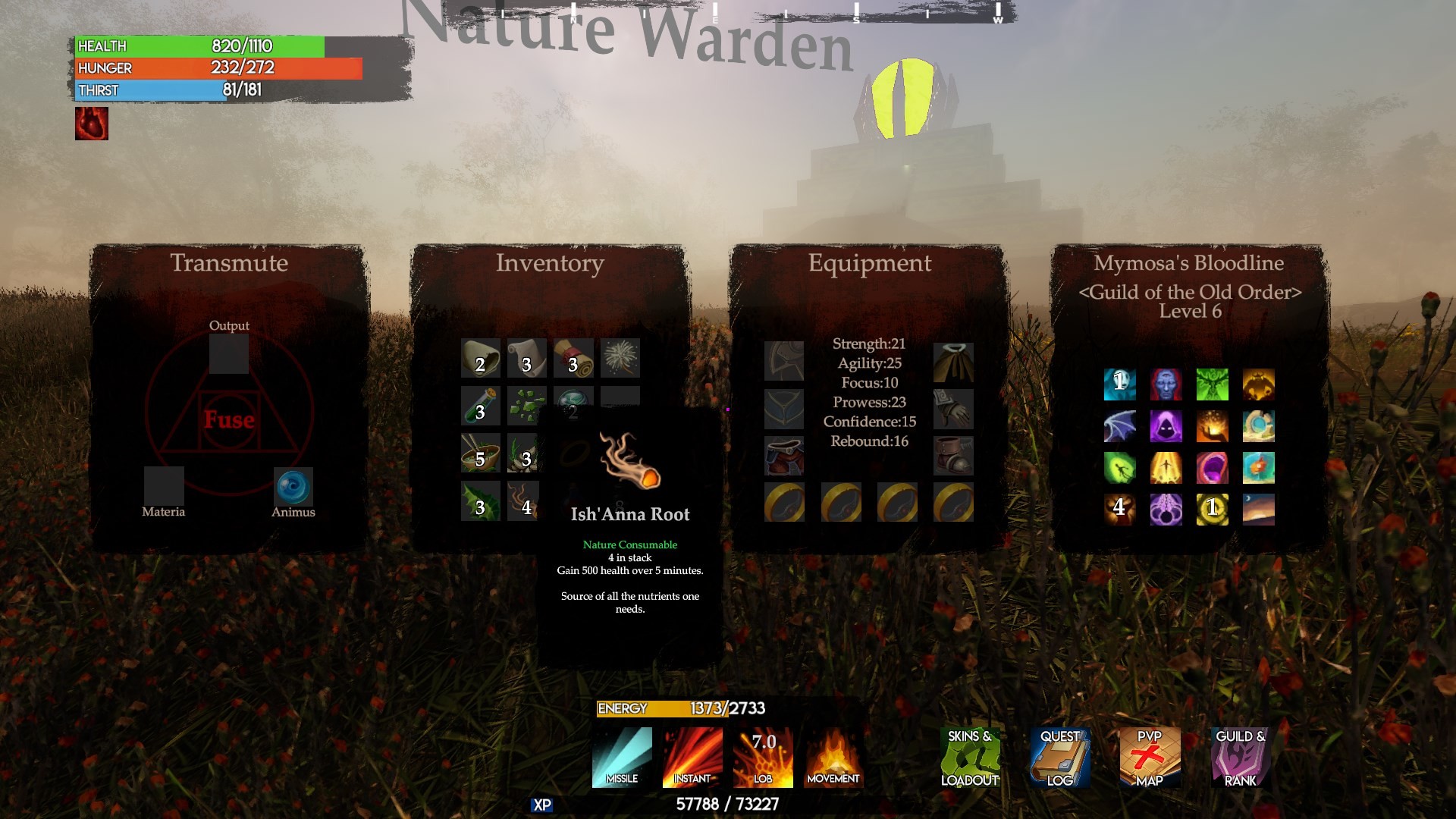Activate the Movement fire ability
The width and height of the screenshot is (1456, 819).
833,757
